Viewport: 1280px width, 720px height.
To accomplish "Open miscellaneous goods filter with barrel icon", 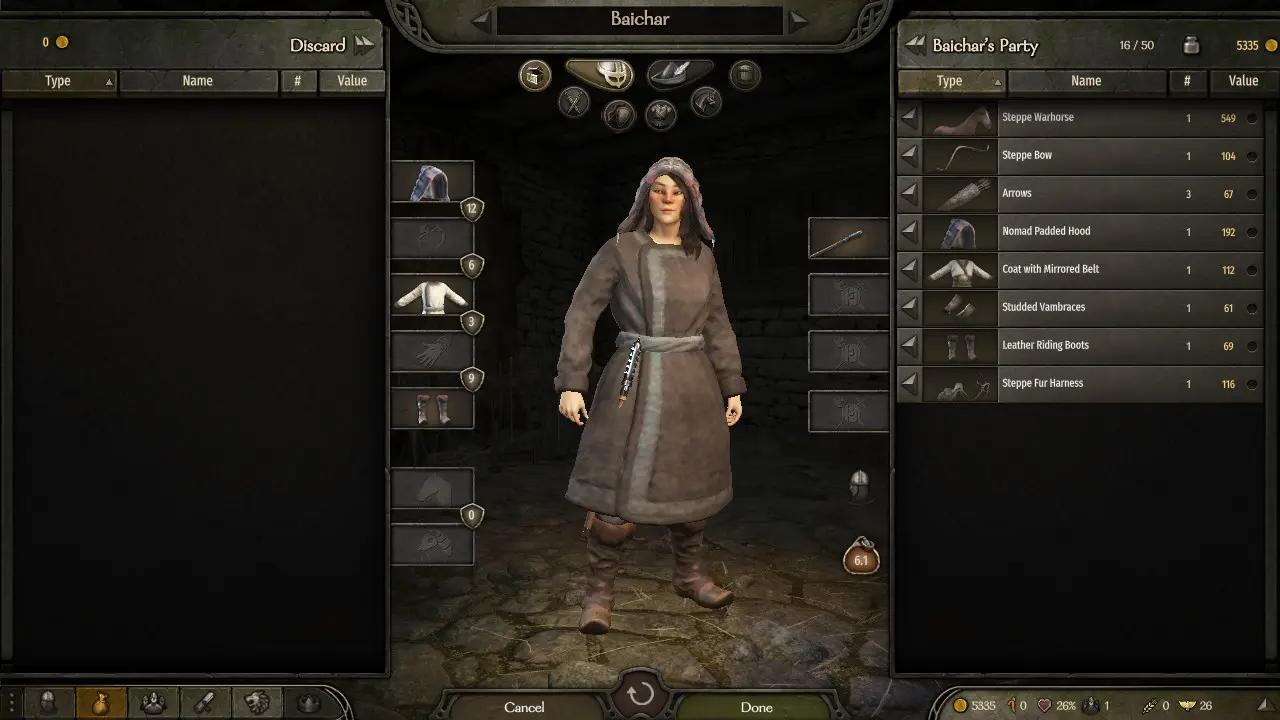I will point(745,74).
